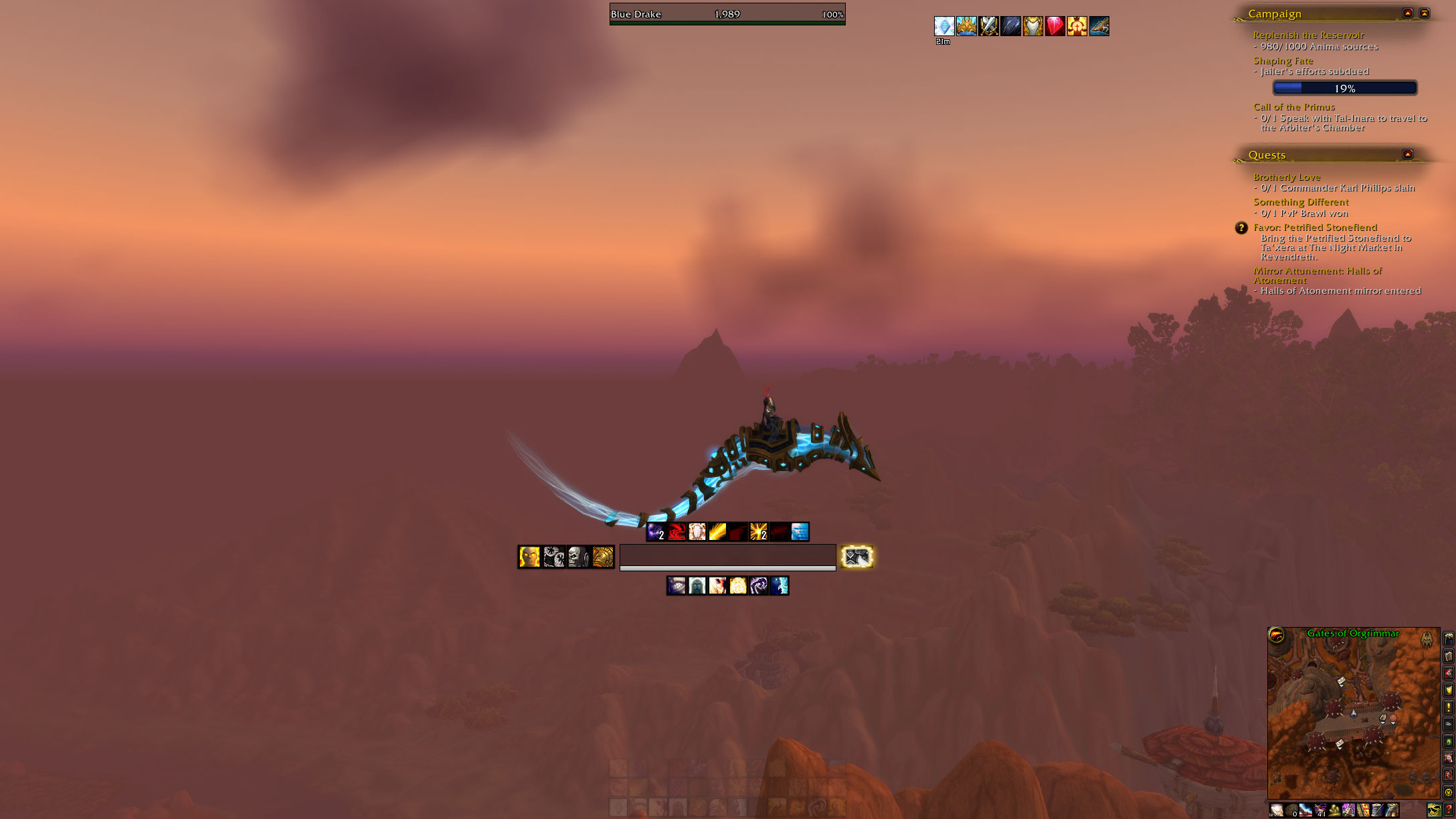
Task: Collapse the Quests tracker section
Action: click(1408, 155)
